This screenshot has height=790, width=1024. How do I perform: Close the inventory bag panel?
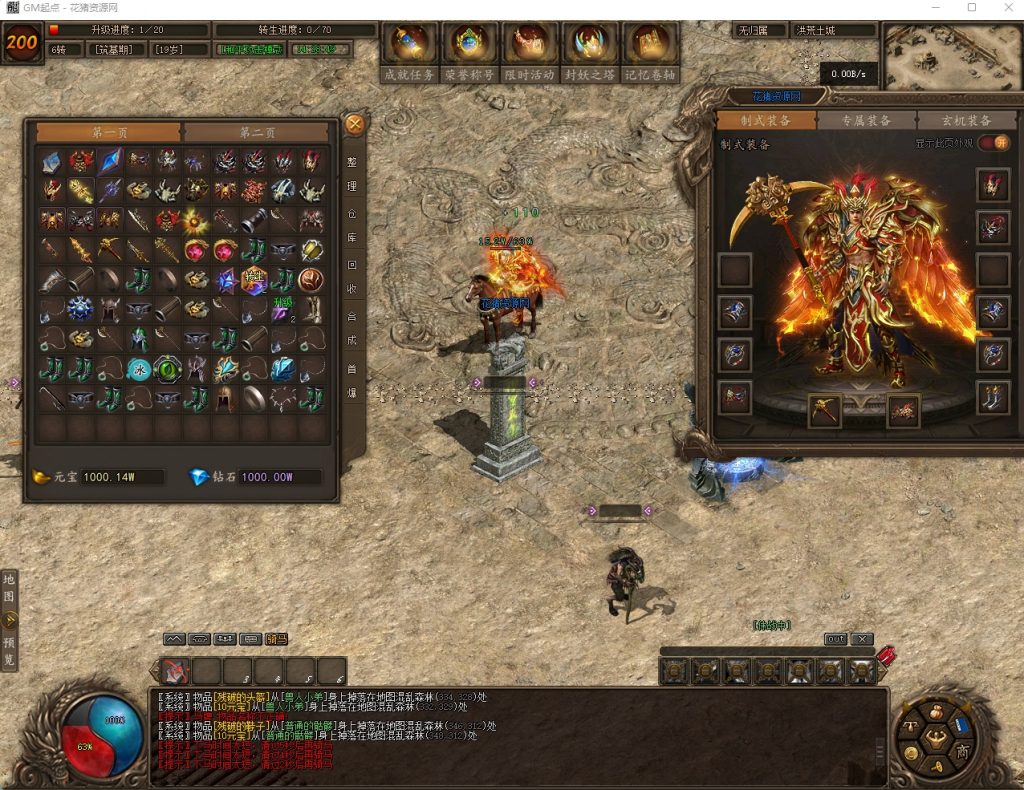click(354, 124)
